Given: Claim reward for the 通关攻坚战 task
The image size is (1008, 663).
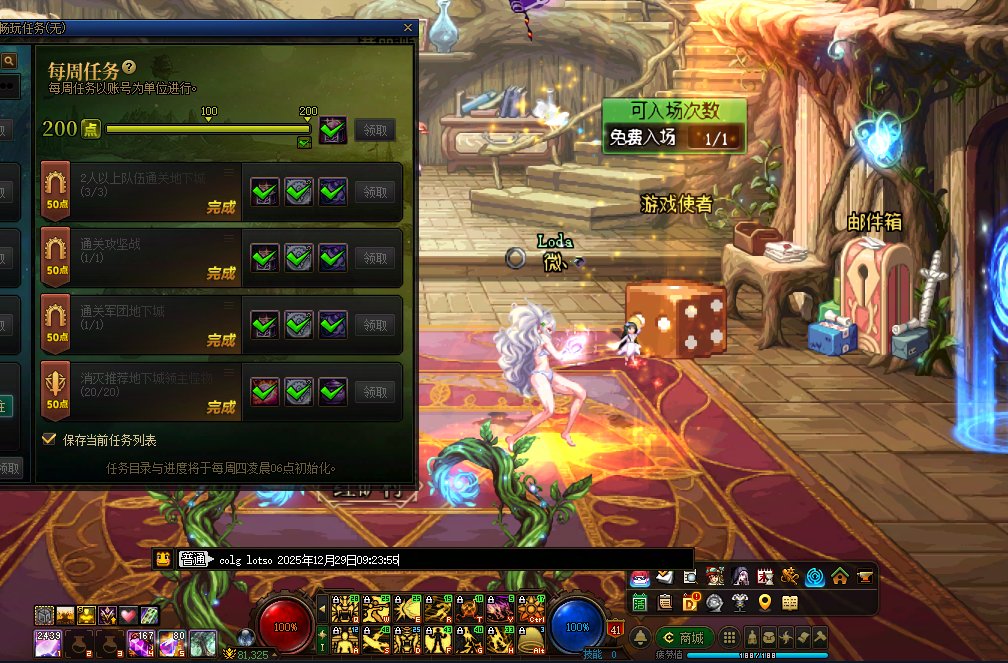Looking at the screenshot, I should coord(375,258).
